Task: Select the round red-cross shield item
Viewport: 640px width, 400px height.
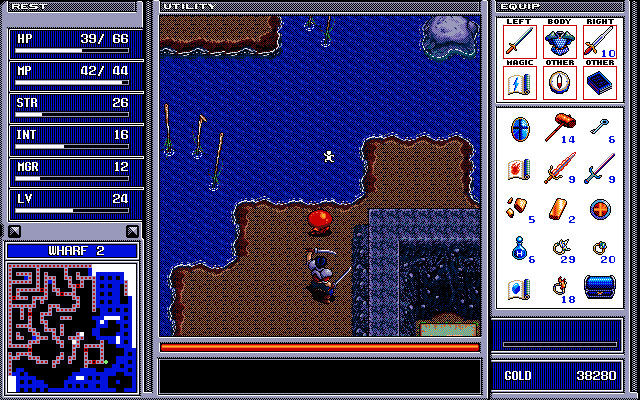Action: pos(598,209)
